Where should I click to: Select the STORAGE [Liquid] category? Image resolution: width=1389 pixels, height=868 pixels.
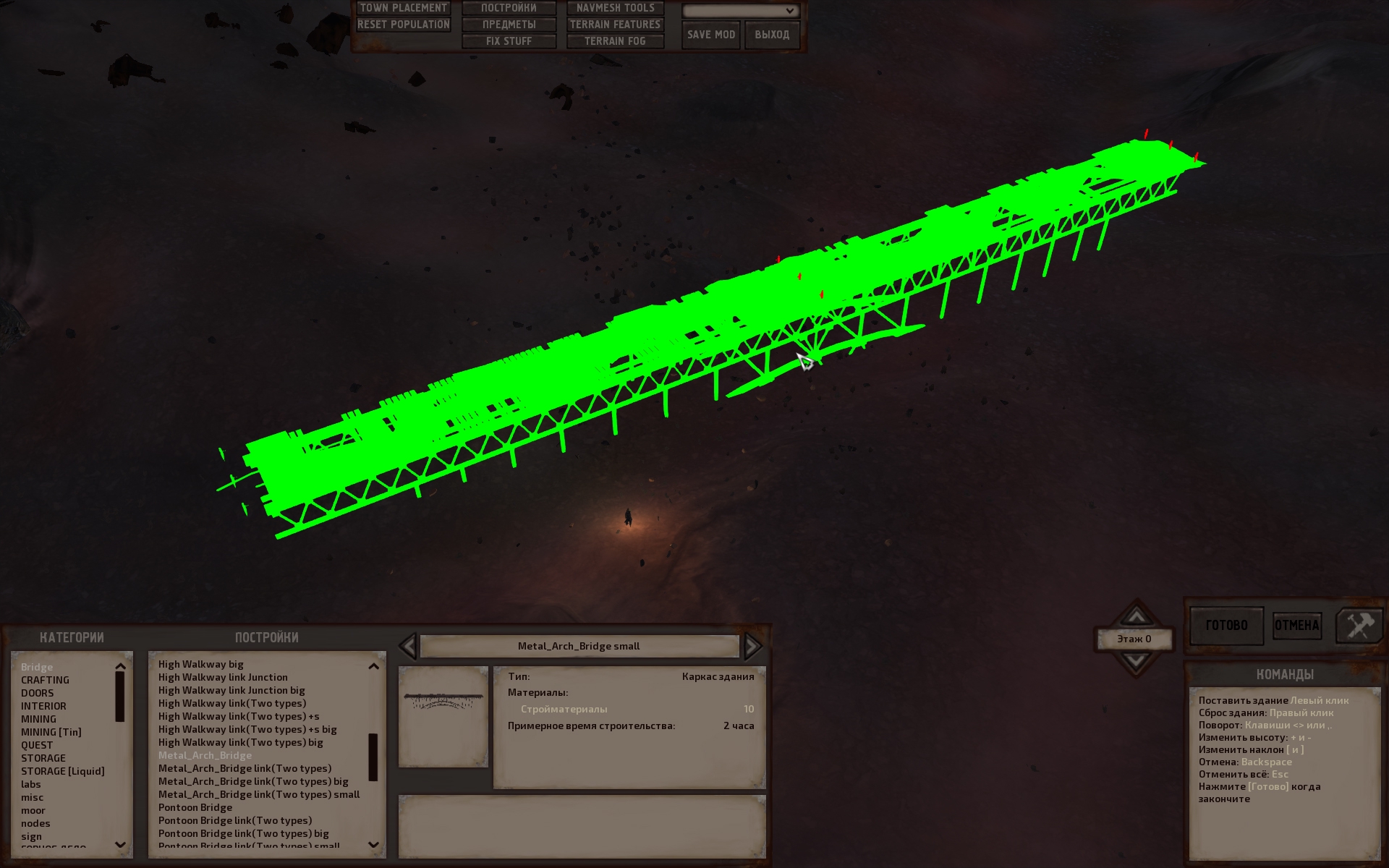62,771
